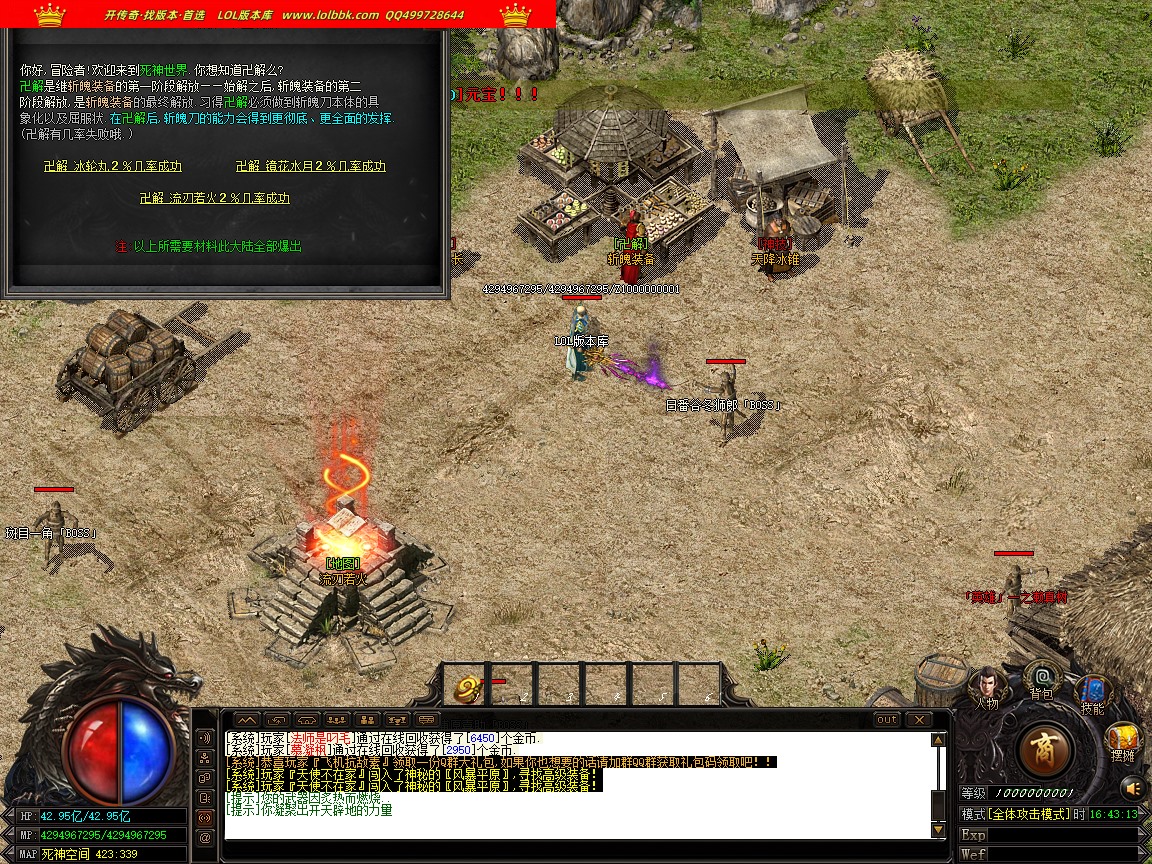Use the golden item in hotbar slot 1

(x=466, y=688)
